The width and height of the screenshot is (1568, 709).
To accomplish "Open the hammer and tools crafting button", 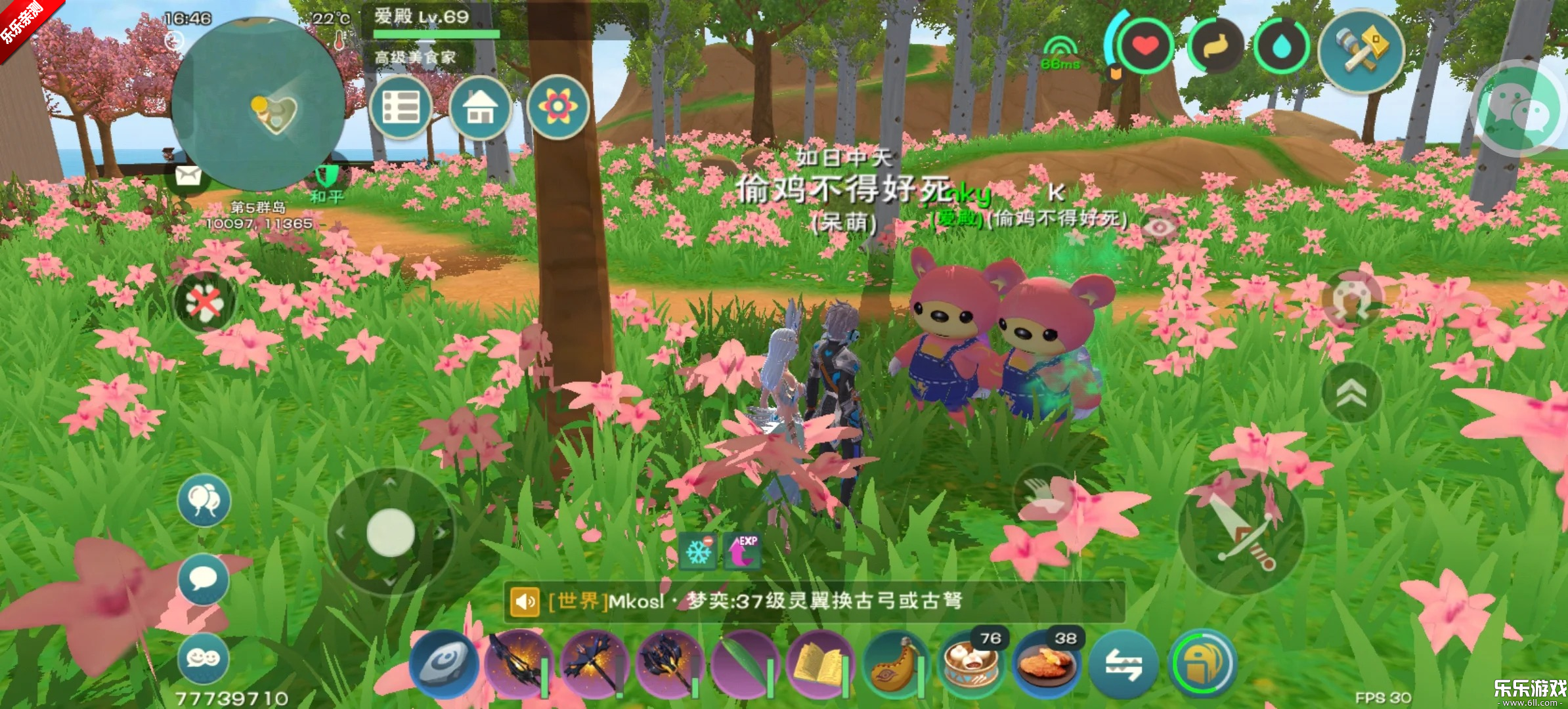I will click(1361, 51).
